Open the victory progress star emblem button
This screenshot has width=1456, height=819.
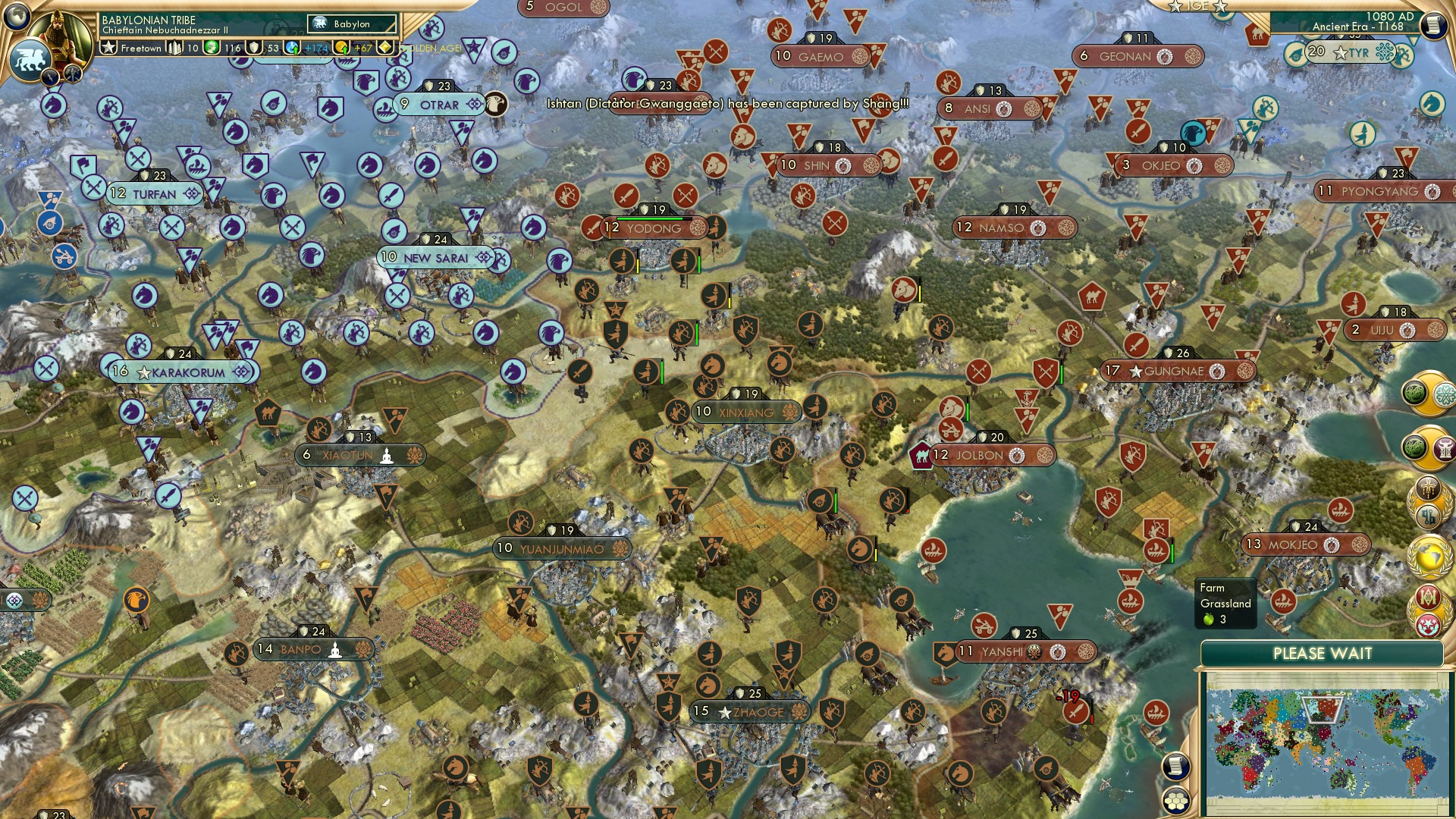click(1429, 607)
